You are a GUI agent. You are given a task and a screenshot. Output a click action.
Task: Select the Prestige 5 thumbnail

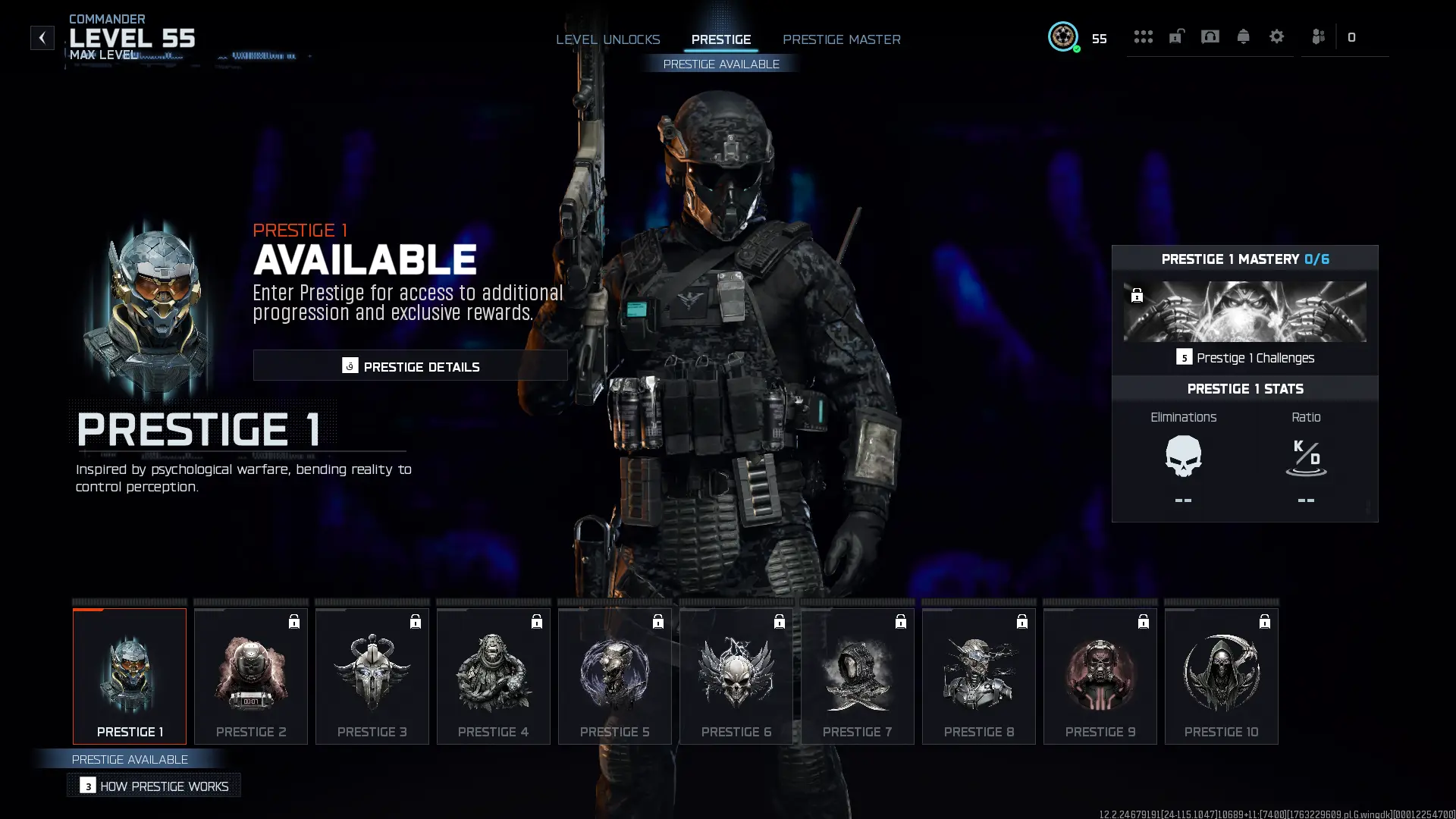(x=614, y=676)
